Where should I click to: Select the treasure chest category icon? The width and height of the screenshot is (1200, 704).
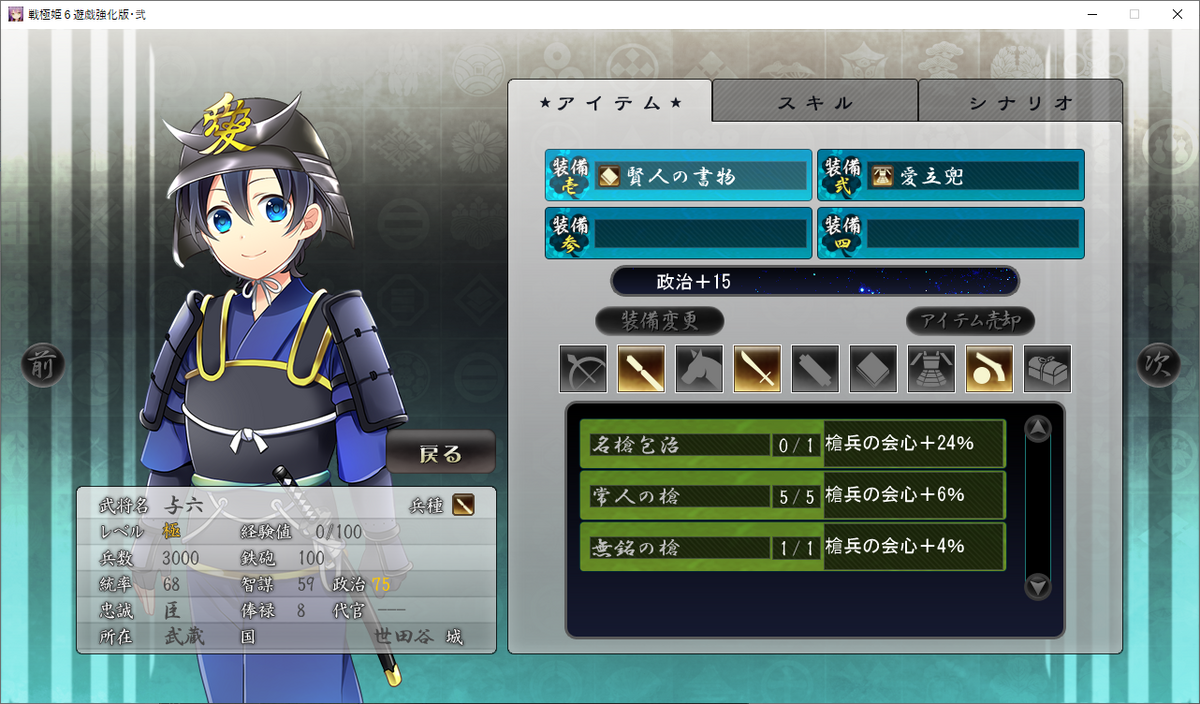pyautogui.click(x=1047, y=369)
